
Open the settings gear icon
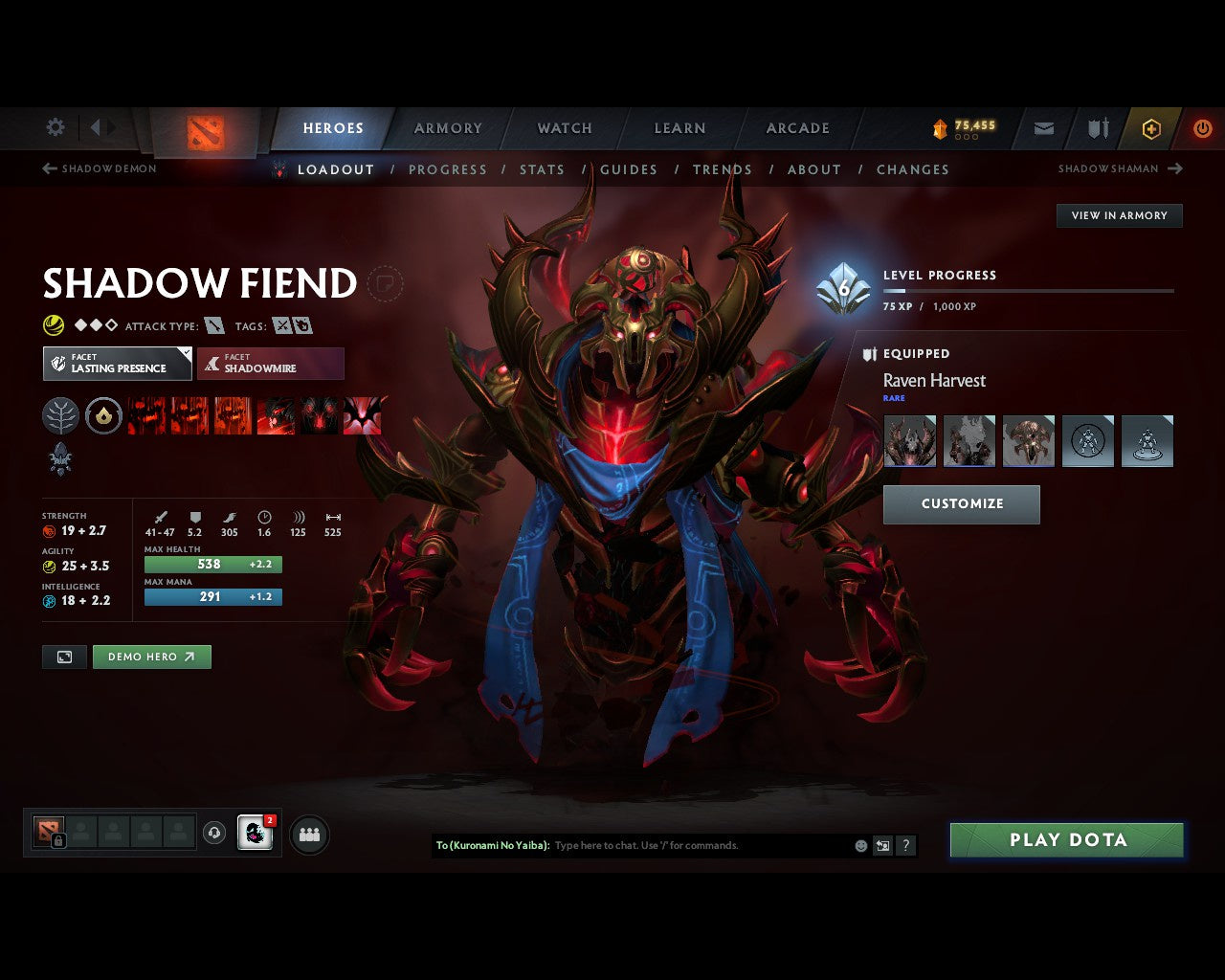55,126
